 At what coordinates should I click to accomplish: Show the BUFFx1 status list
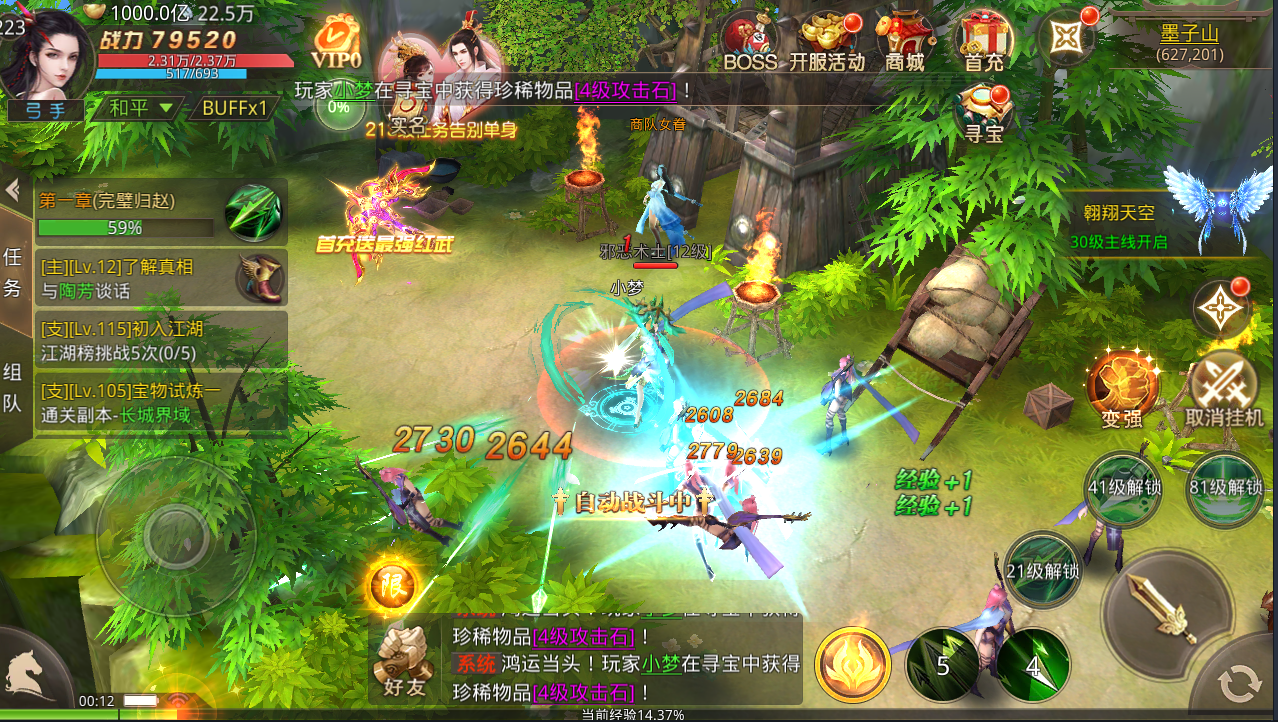pos(234,108)
